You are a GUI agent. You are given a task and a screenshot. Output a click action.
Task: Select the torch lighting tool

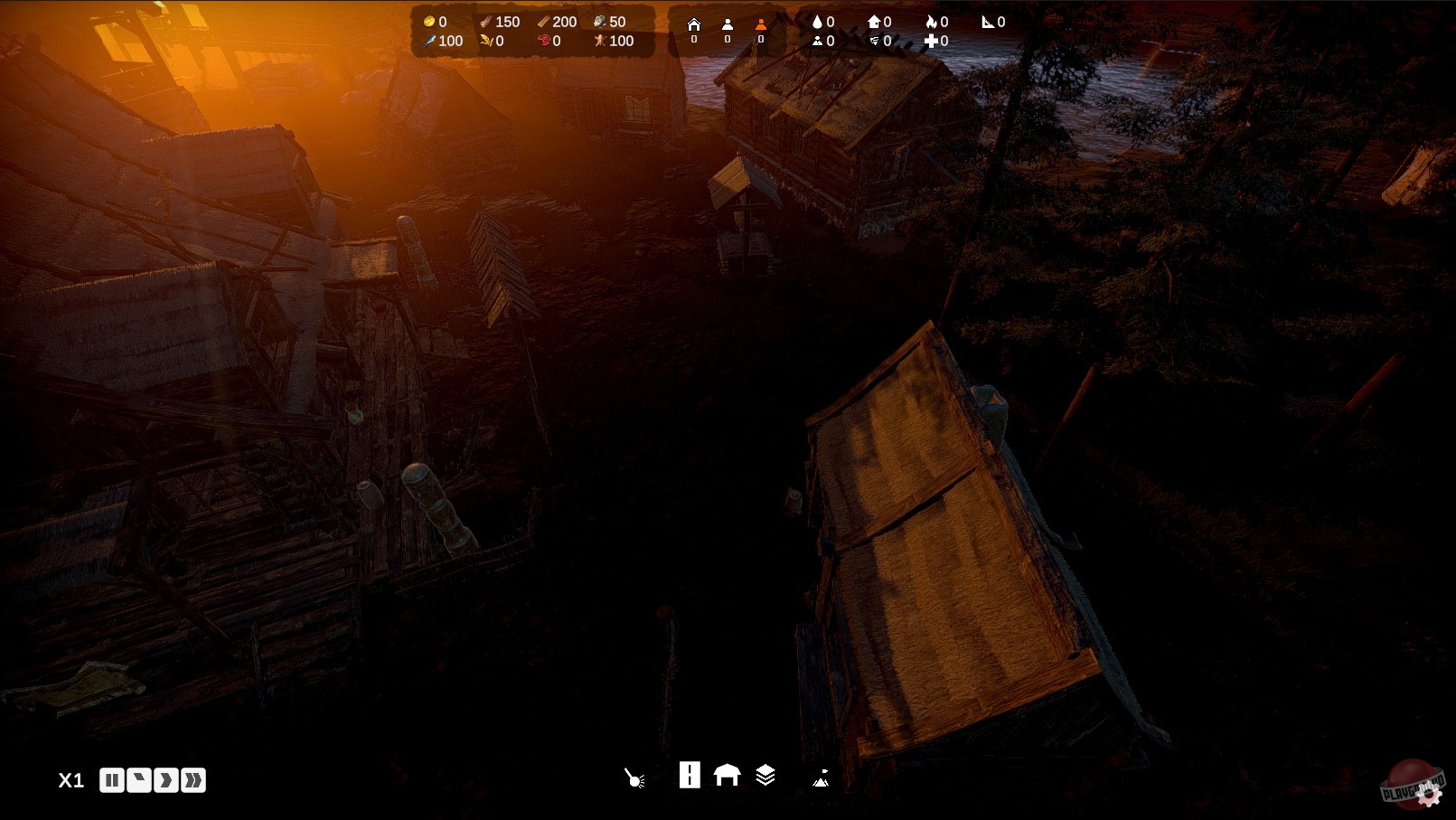tap(634, 775)
